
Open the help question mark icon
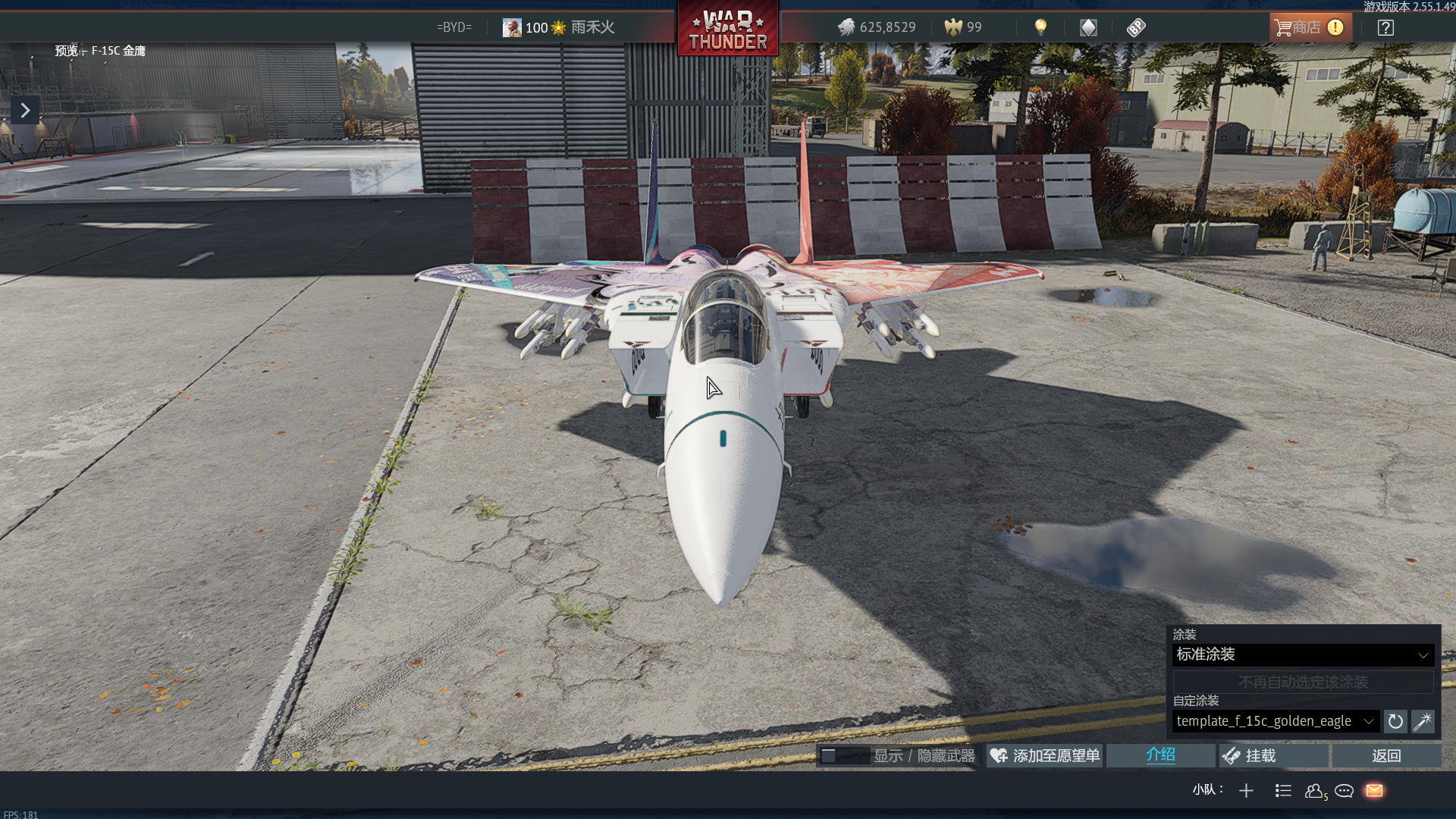[x=1385, y=28]
